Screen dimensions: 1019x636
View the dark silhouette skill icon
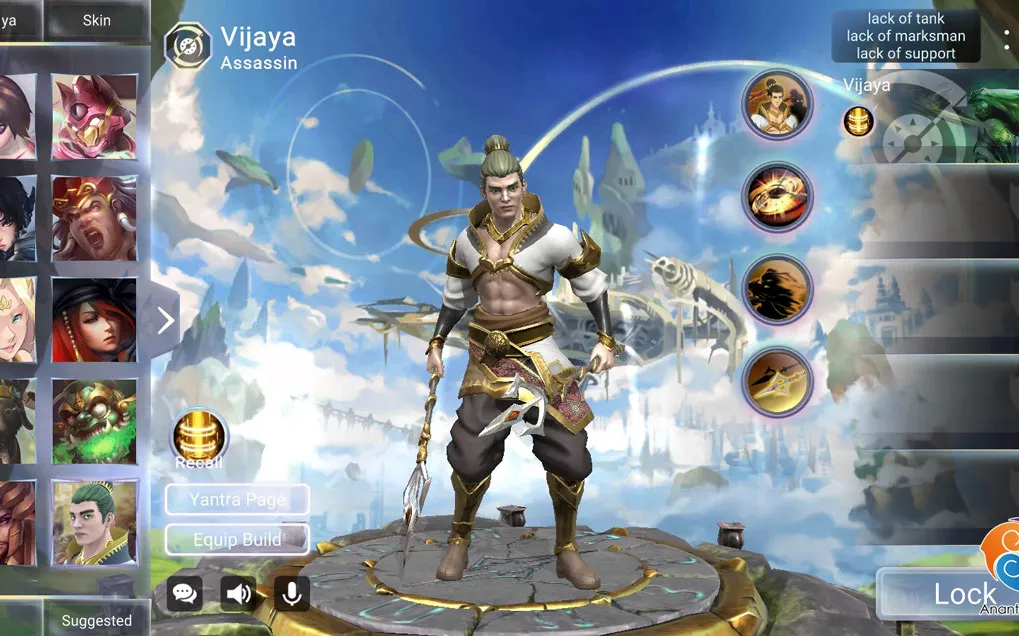coord(777,289)
